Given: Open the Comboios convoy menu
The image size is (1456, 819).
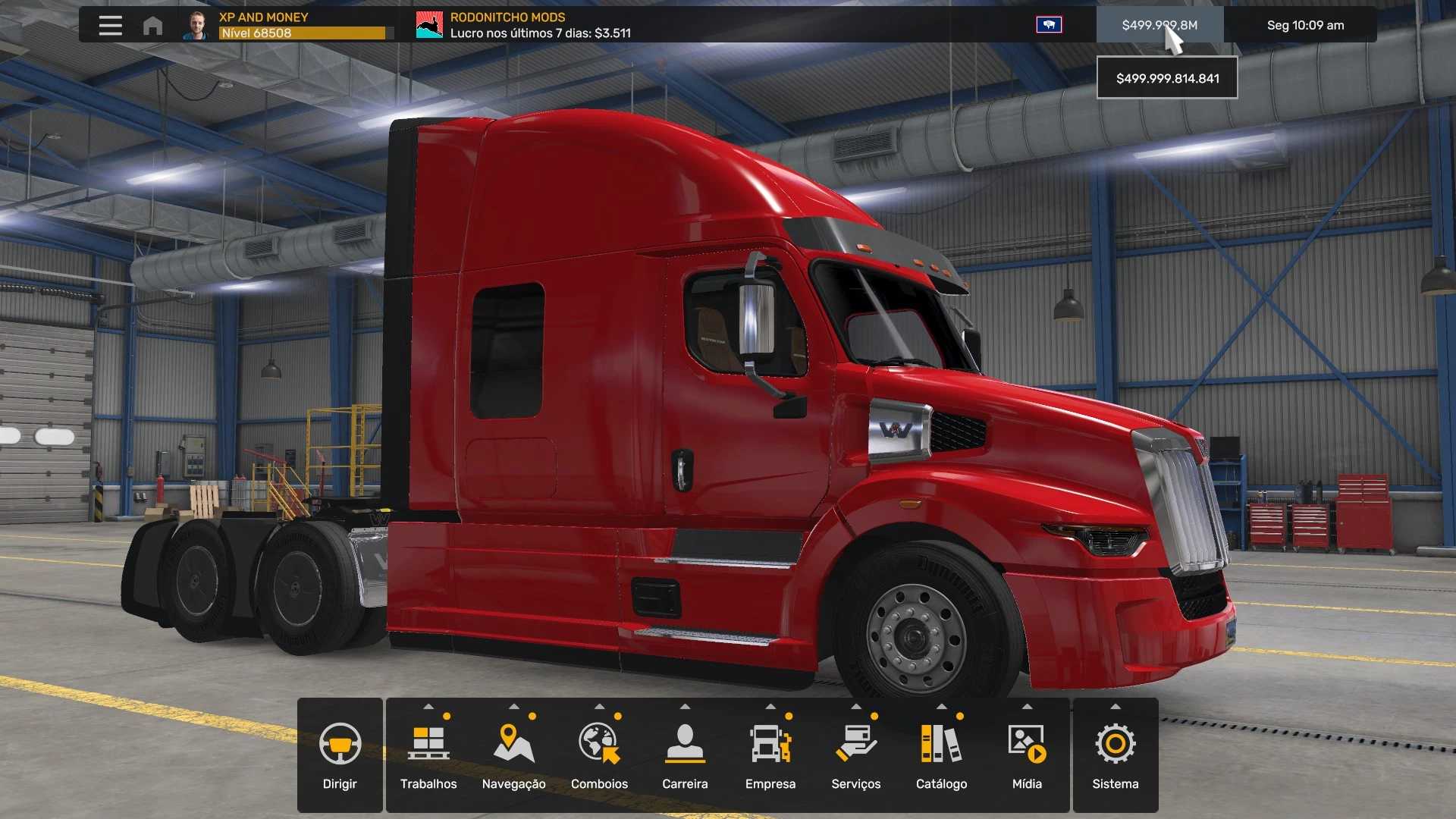Looking at the screenshot, I should [x=599, y=755].
